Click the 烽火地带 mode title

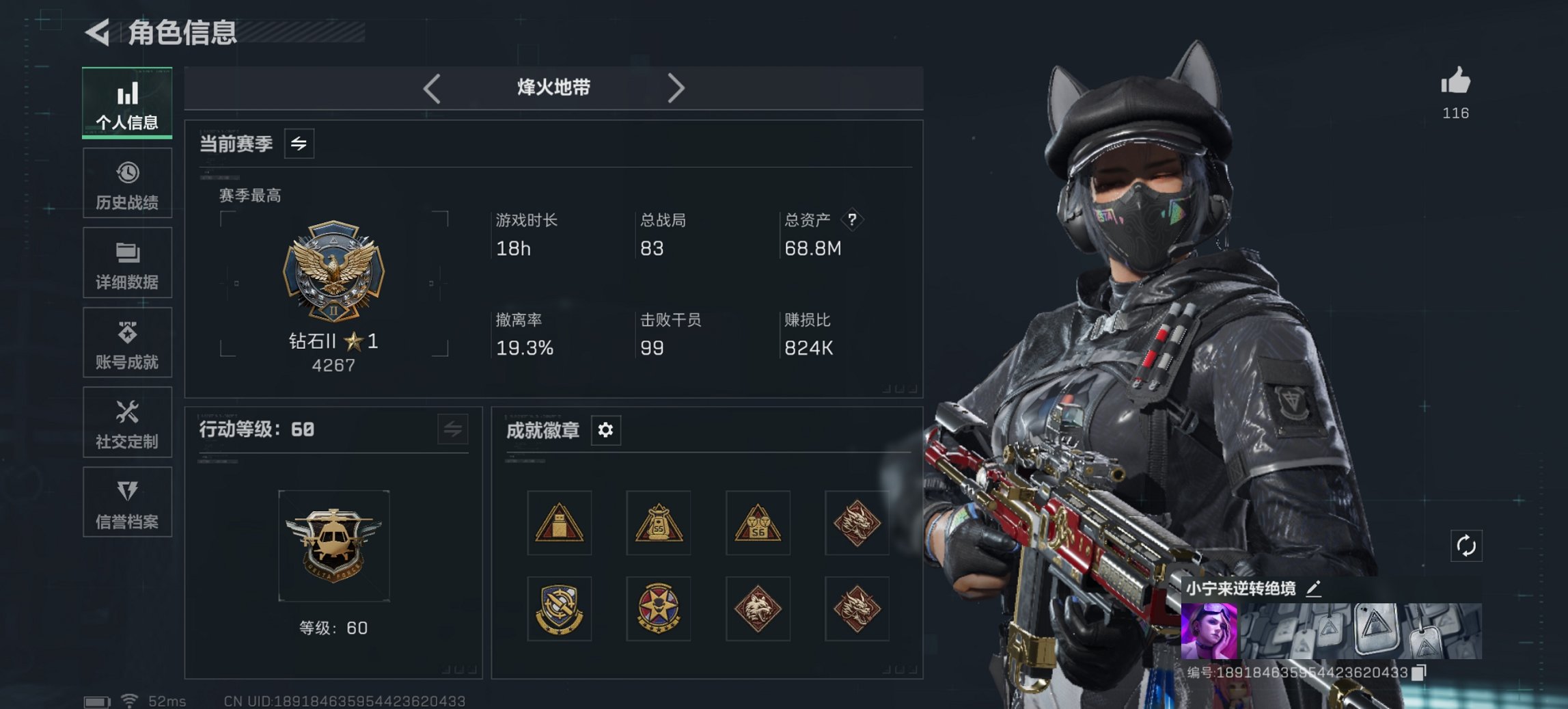tap(553, 88)
